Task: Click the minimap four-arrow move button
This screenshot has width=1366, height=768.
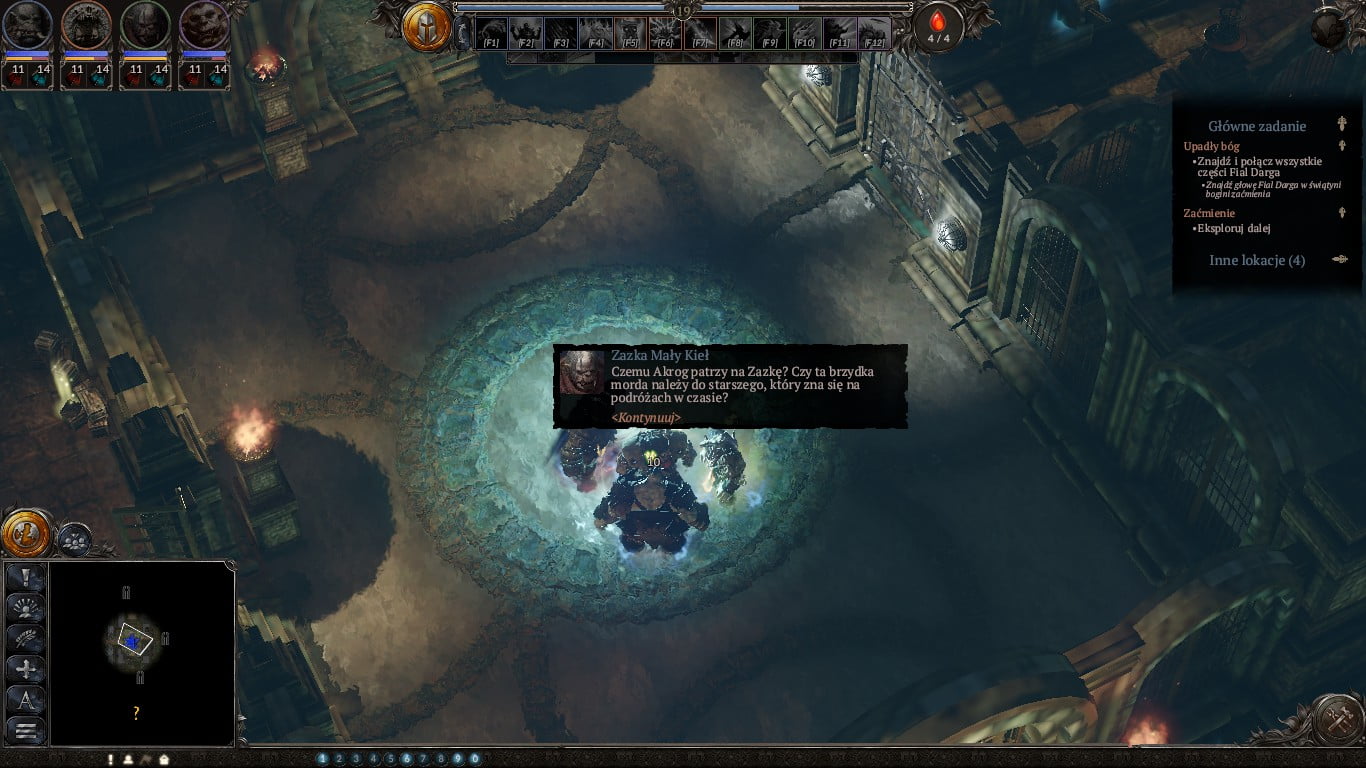Action: [x=26, y=668]
